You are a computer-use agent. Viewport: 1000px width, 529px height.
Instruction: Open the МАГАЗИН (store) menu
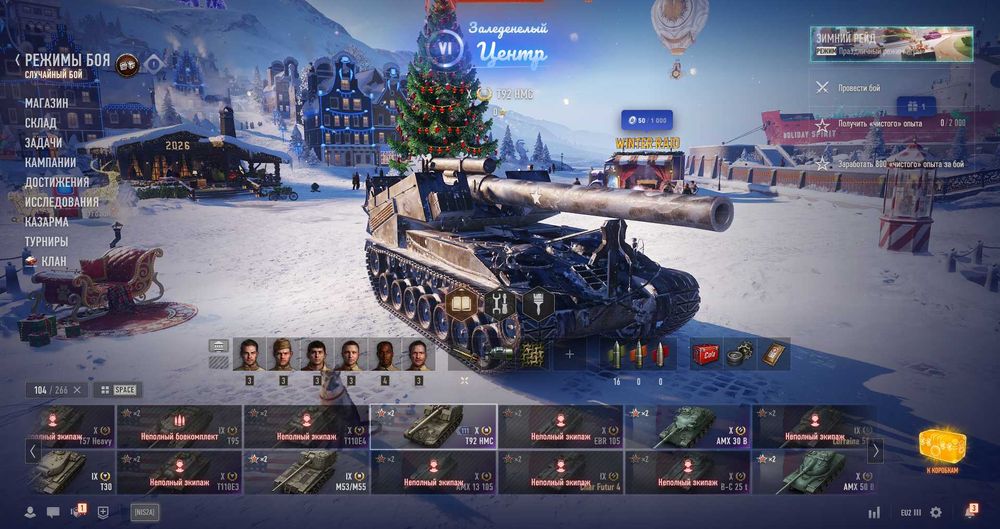click(x=46, y=103)
